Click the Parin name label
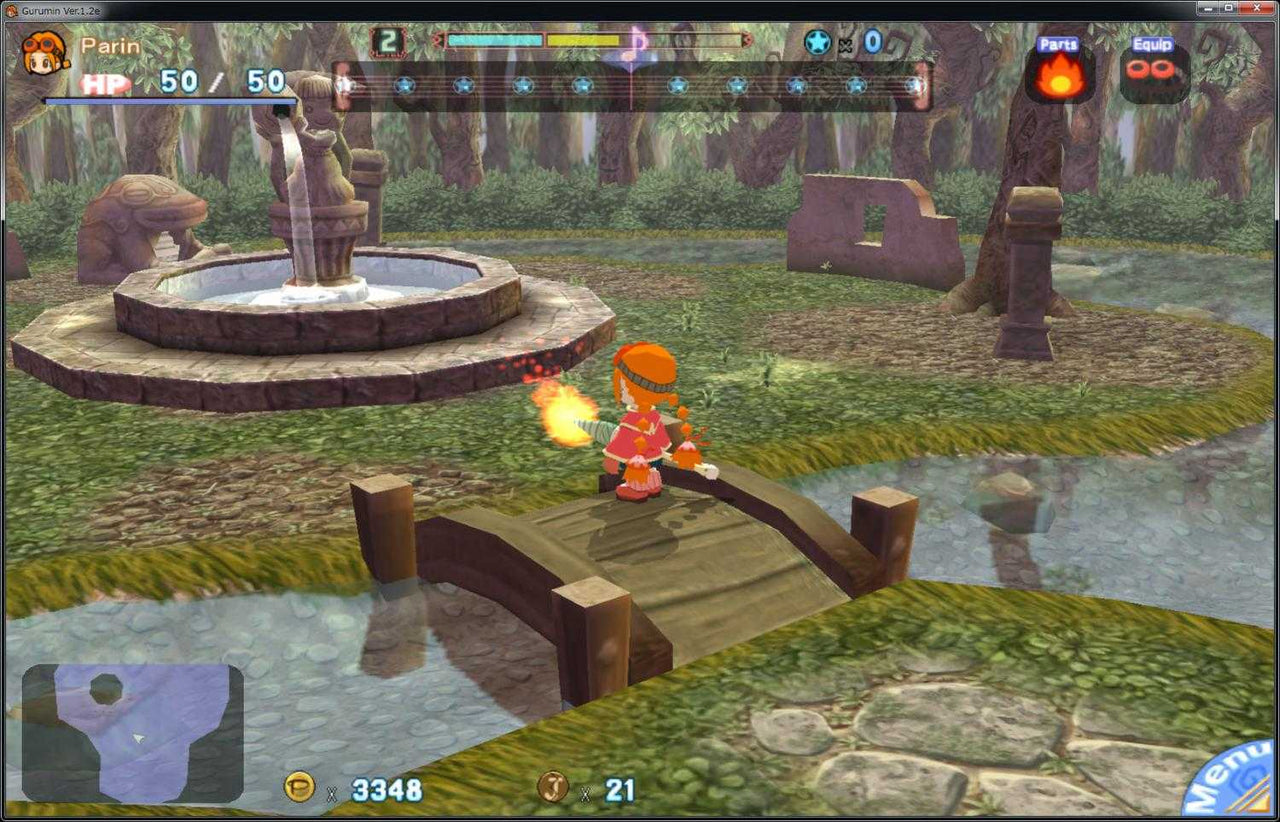Screen dimensions: 1280x822 coord(113,46)
